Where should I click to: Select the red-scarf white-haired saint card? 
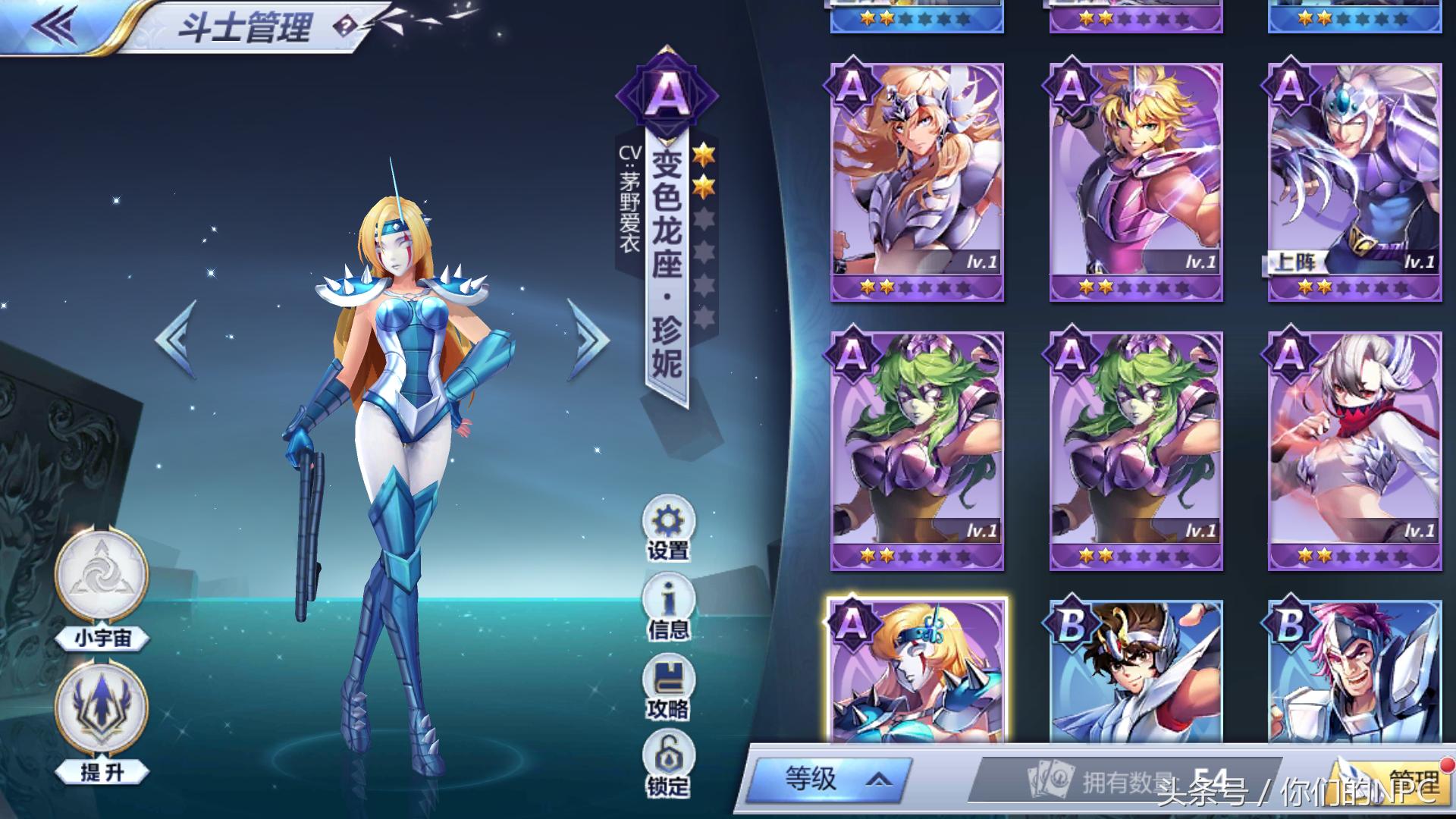(1354, 450)
